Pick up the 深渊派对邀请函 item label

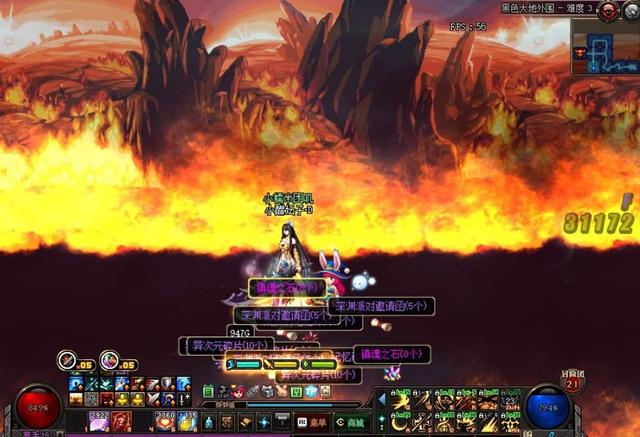381,306
